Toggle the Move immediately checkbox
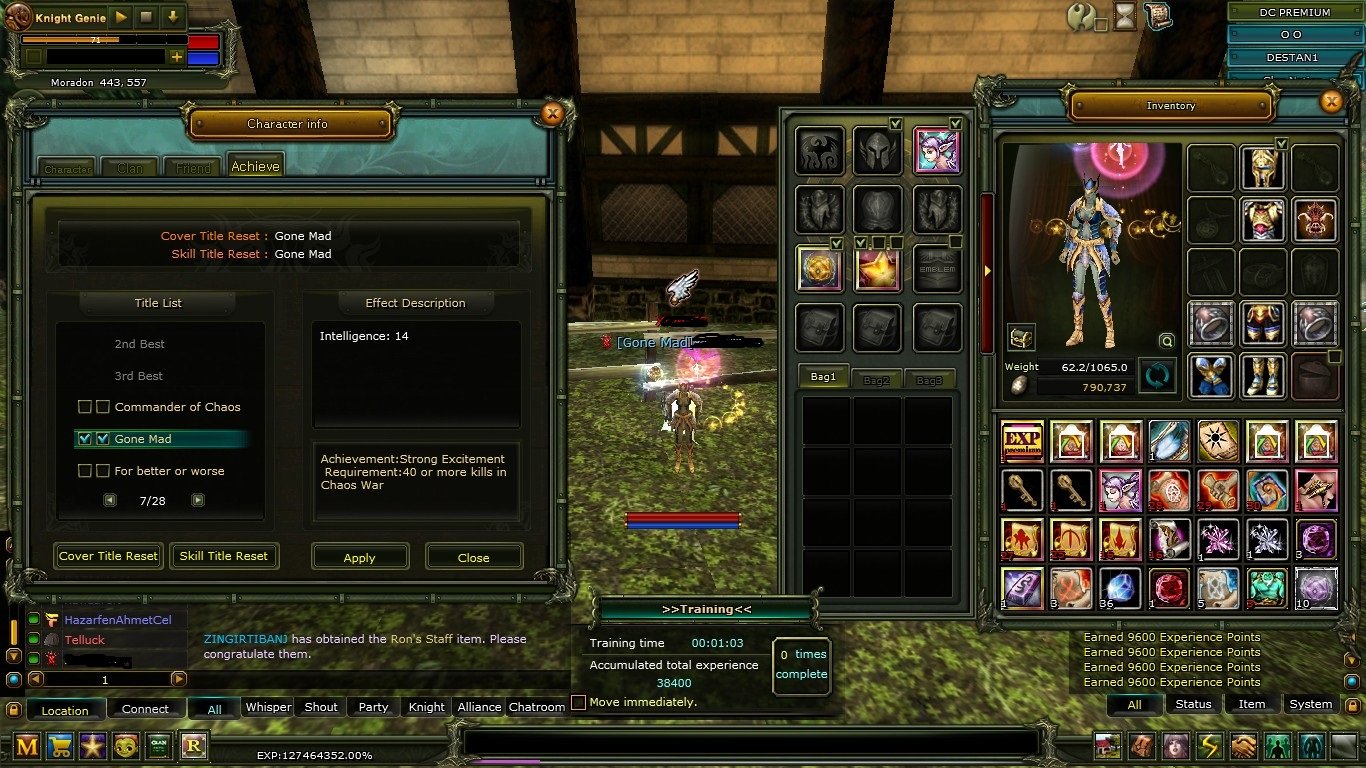Screen dimensions: 1366x768 tap(578, 702)
